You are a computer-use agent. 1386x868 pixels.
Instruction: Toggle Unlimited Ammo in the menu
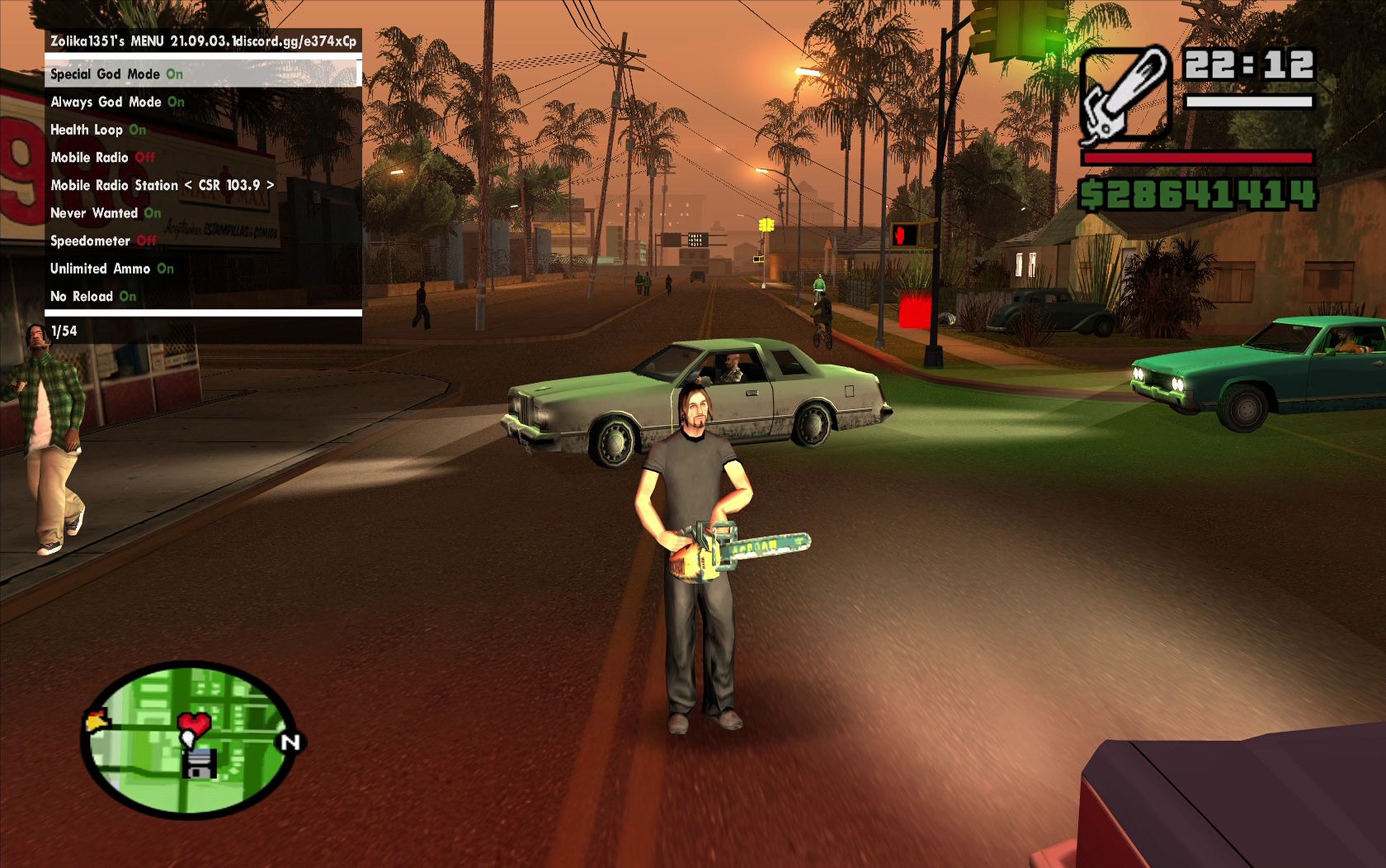coord(111,269)
